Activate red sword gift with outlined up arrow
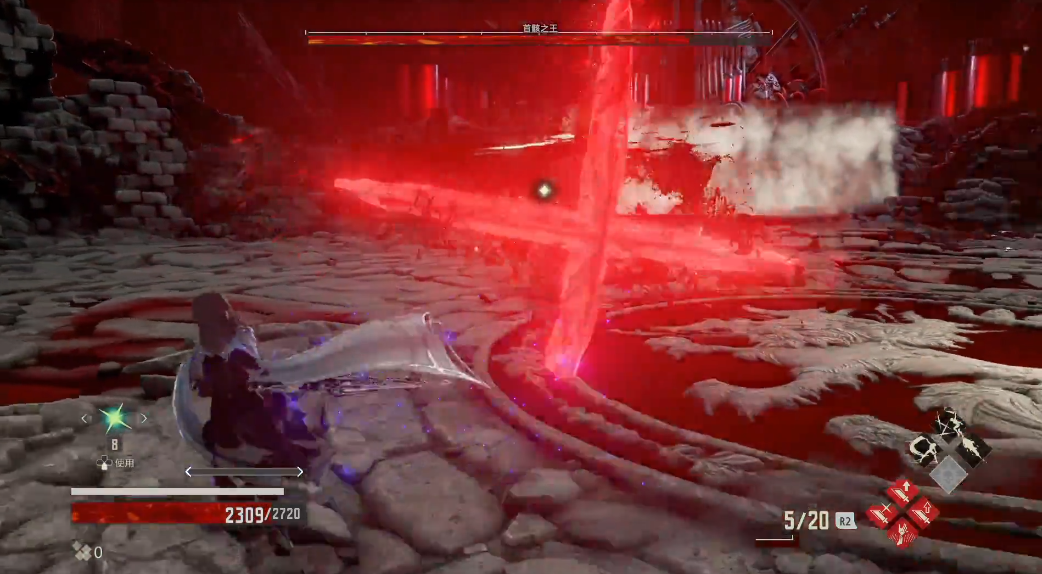1042x574 pixels. coord(922,511)
